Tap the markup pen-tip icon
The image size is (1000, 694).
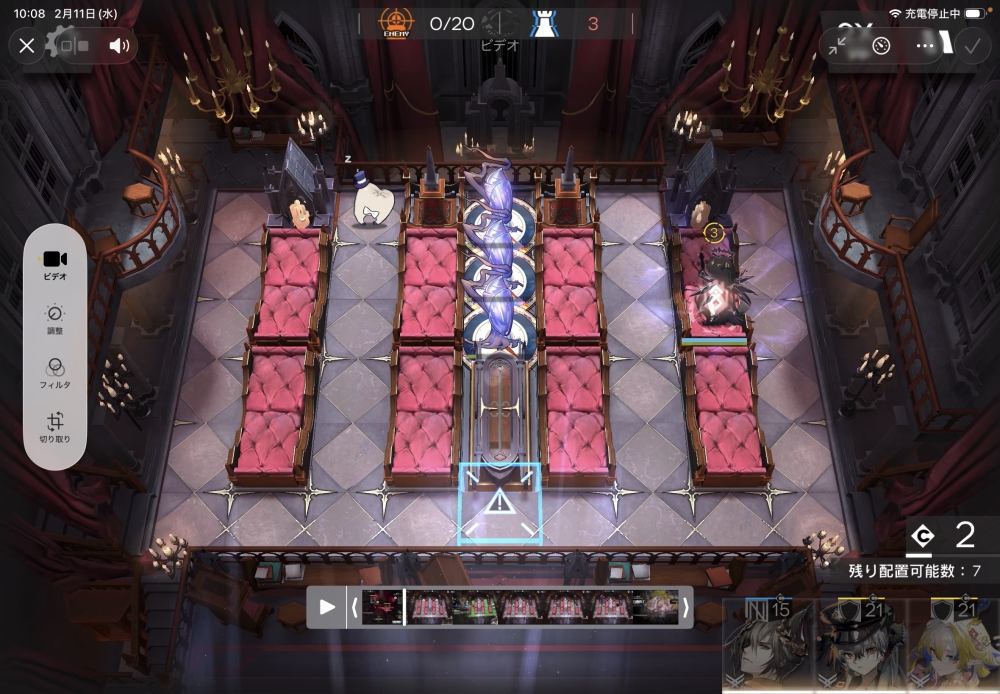[881, 45]
